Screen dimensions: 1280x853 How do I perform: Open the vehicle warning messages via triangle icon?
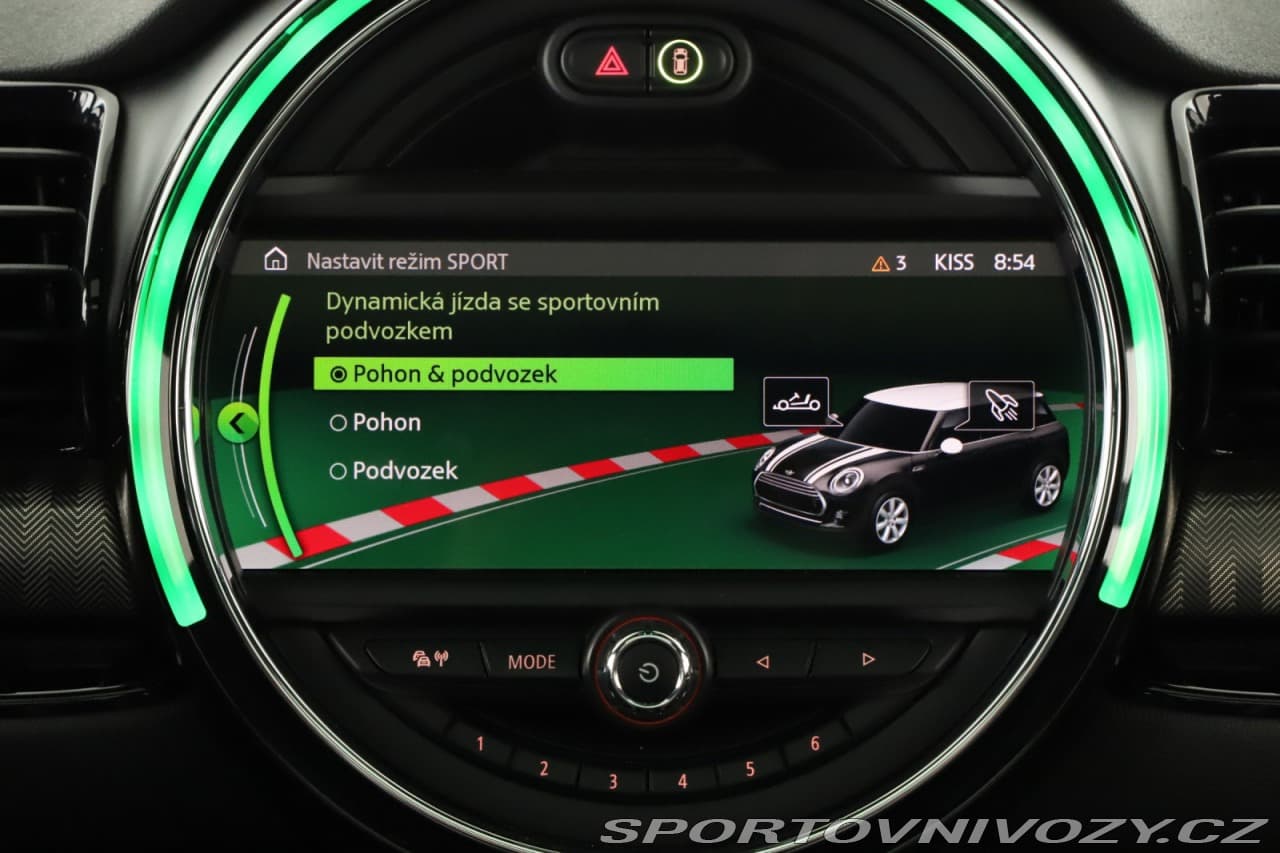880,262
